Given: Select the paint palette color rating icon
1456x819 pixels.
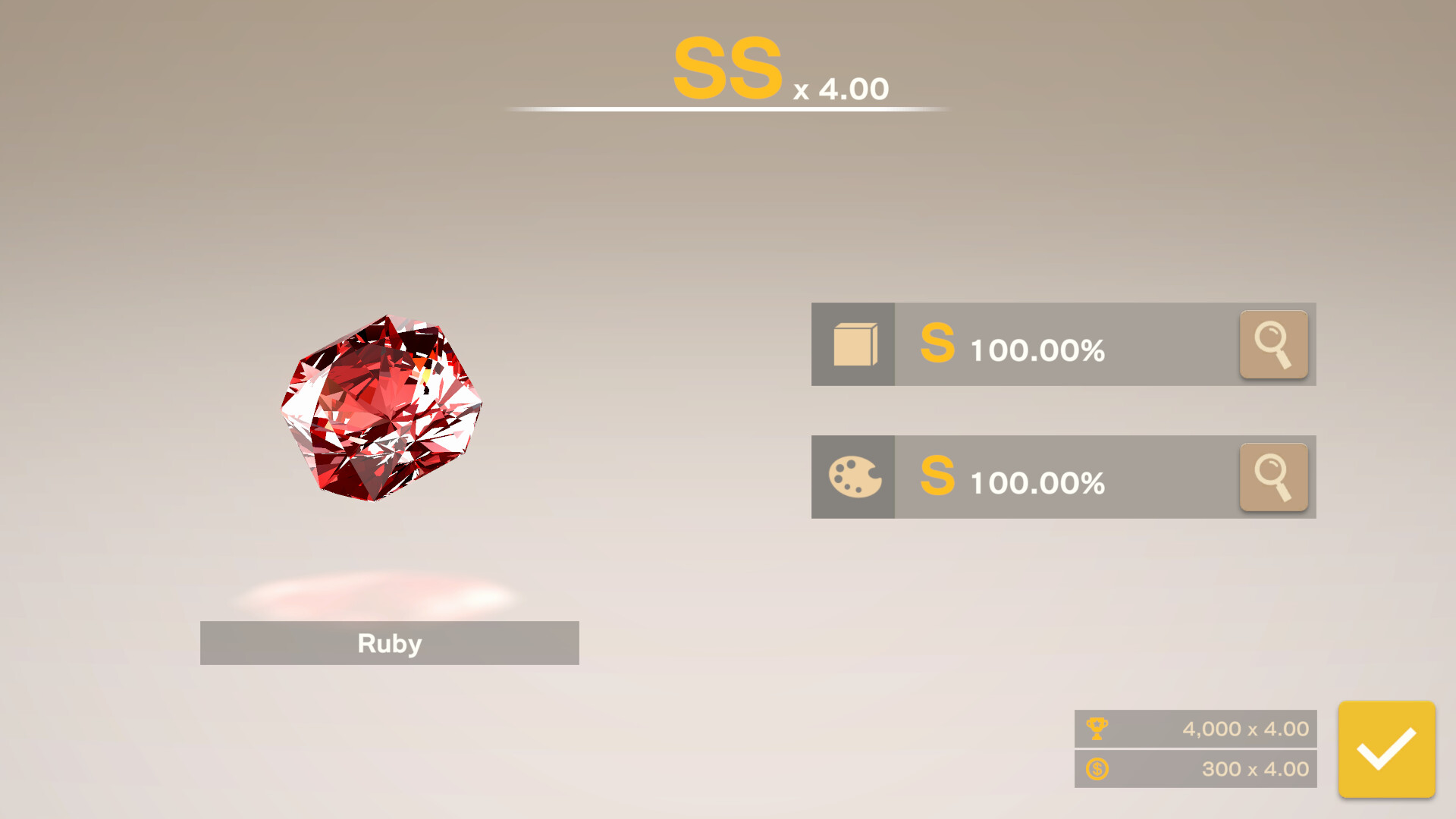Looking at the screenshot, I should pyautogui.click(x=853, y=477).
